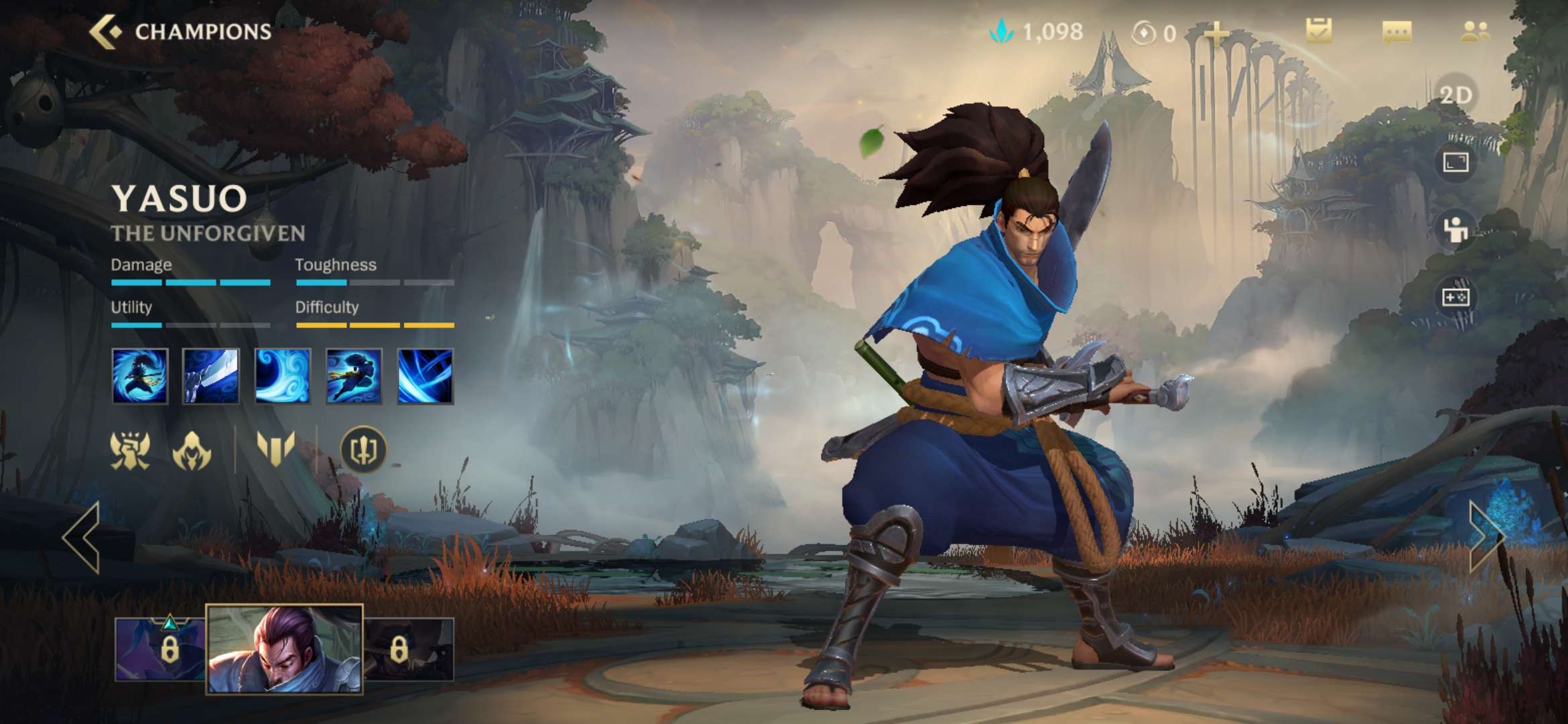Open the chat speech bubble icon
Viewport: 1568px width, 724px height.
coord(1396,32)
